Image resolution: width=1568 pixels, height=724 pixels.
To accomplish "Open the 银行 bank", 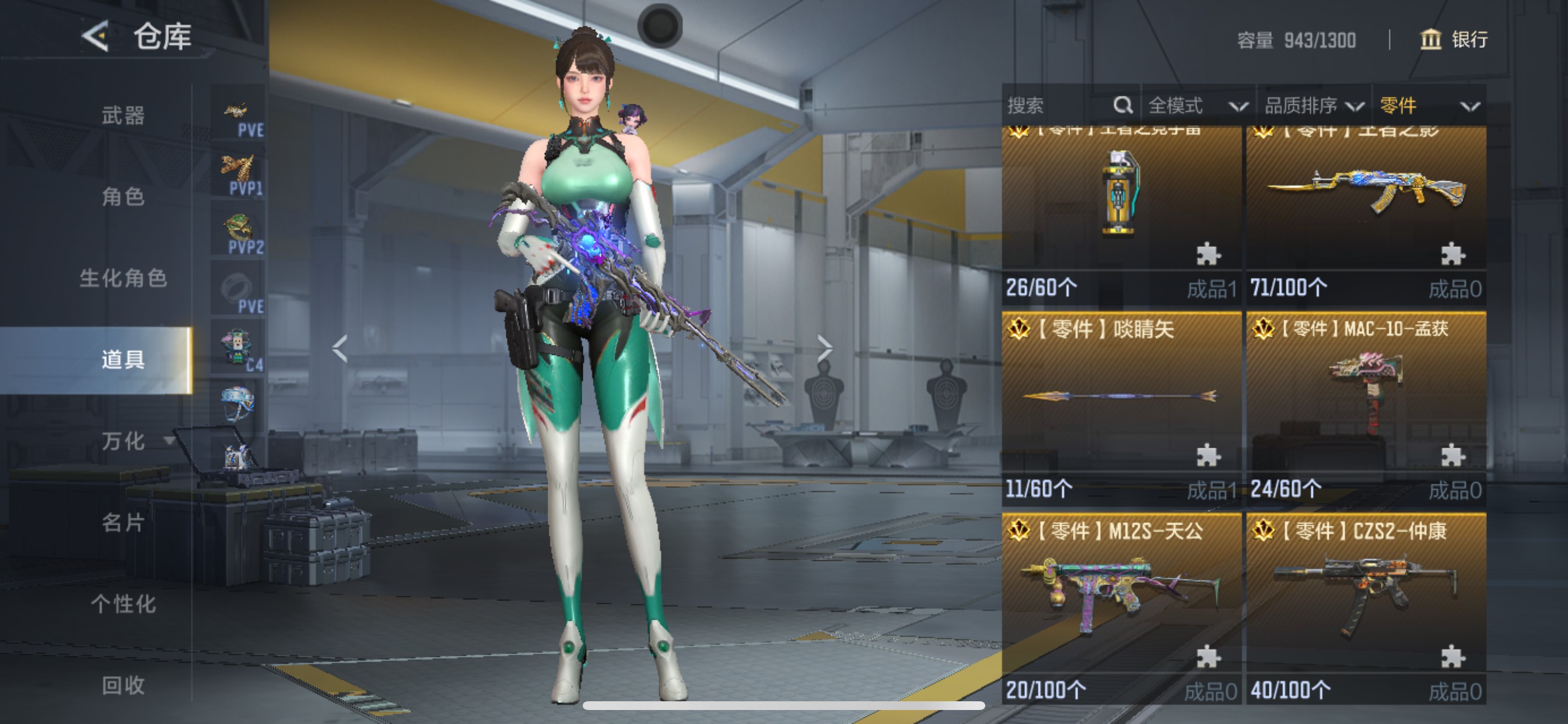I will (x=1454, y=40).
